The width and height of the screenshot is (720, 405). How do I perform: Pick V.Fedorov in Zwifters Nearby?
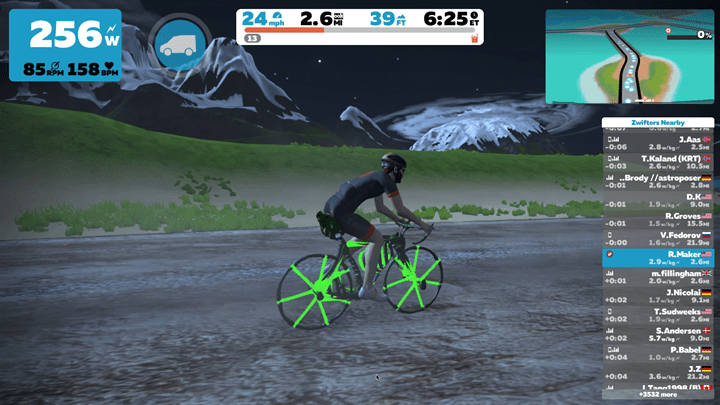click(x=657, y=238)
